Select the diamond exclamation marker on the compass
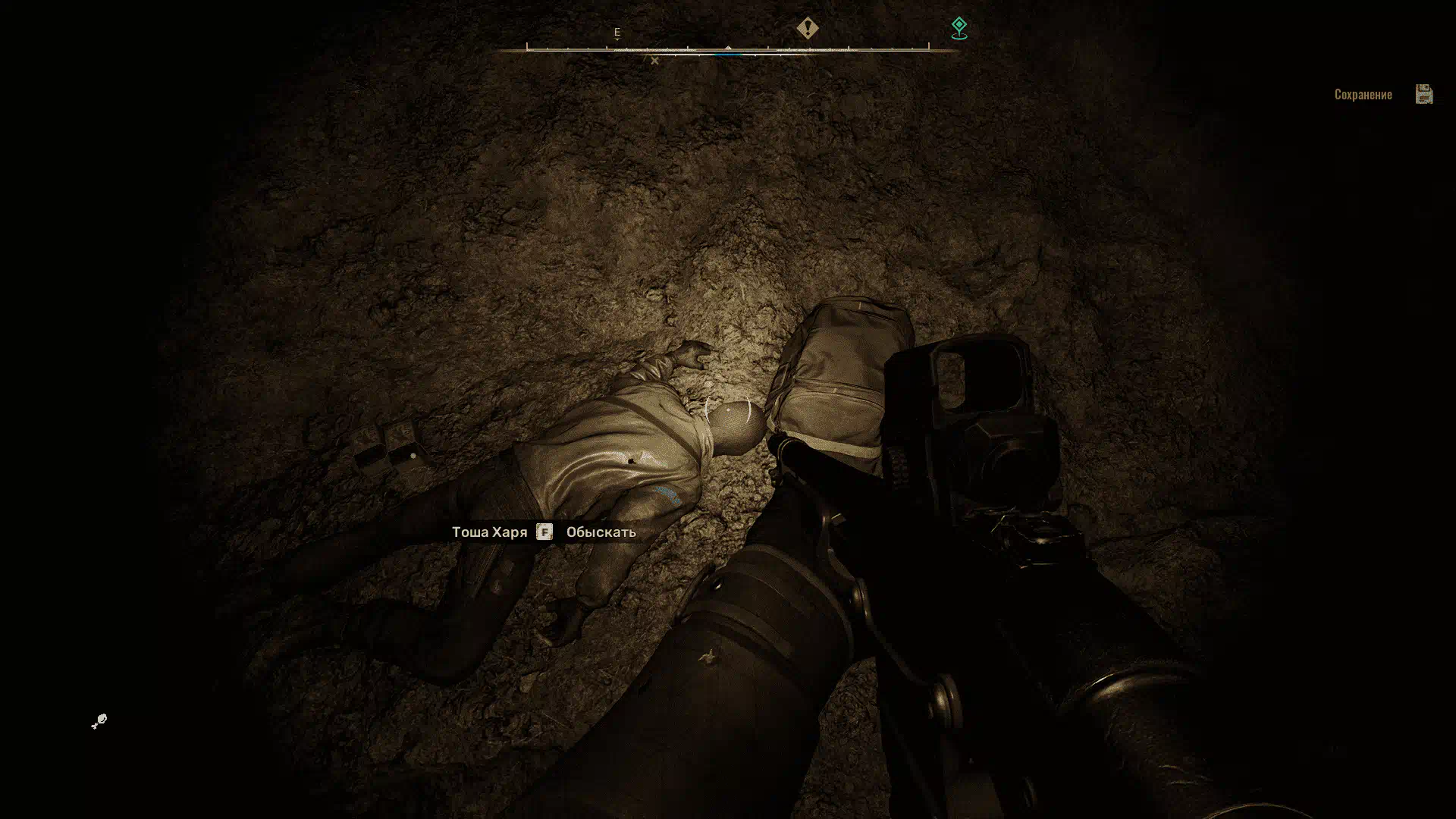 pyautogui.click(x=808, y=29)
